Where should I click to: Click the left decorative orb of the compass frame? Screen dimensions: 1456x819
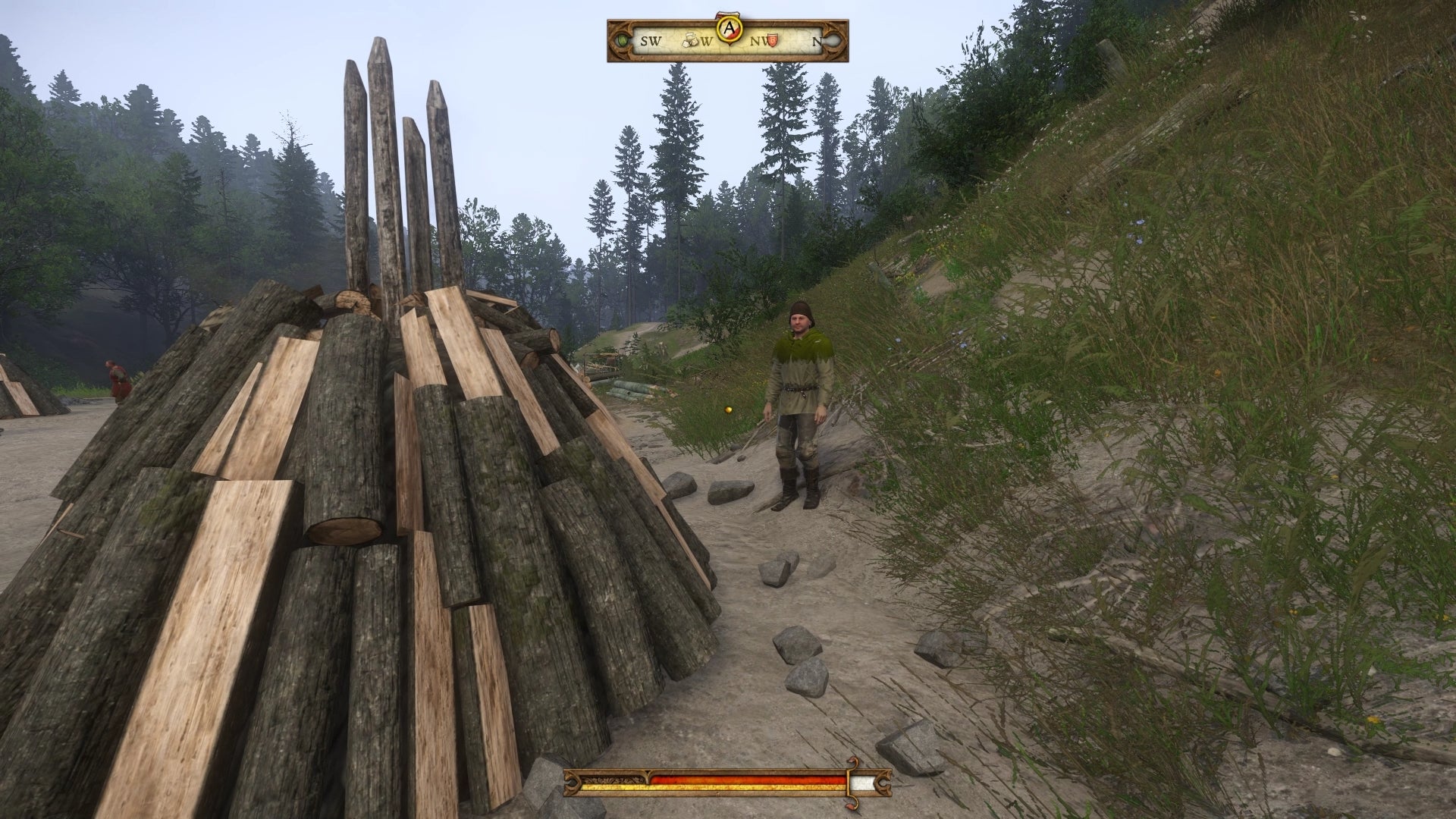pos(620,39)
